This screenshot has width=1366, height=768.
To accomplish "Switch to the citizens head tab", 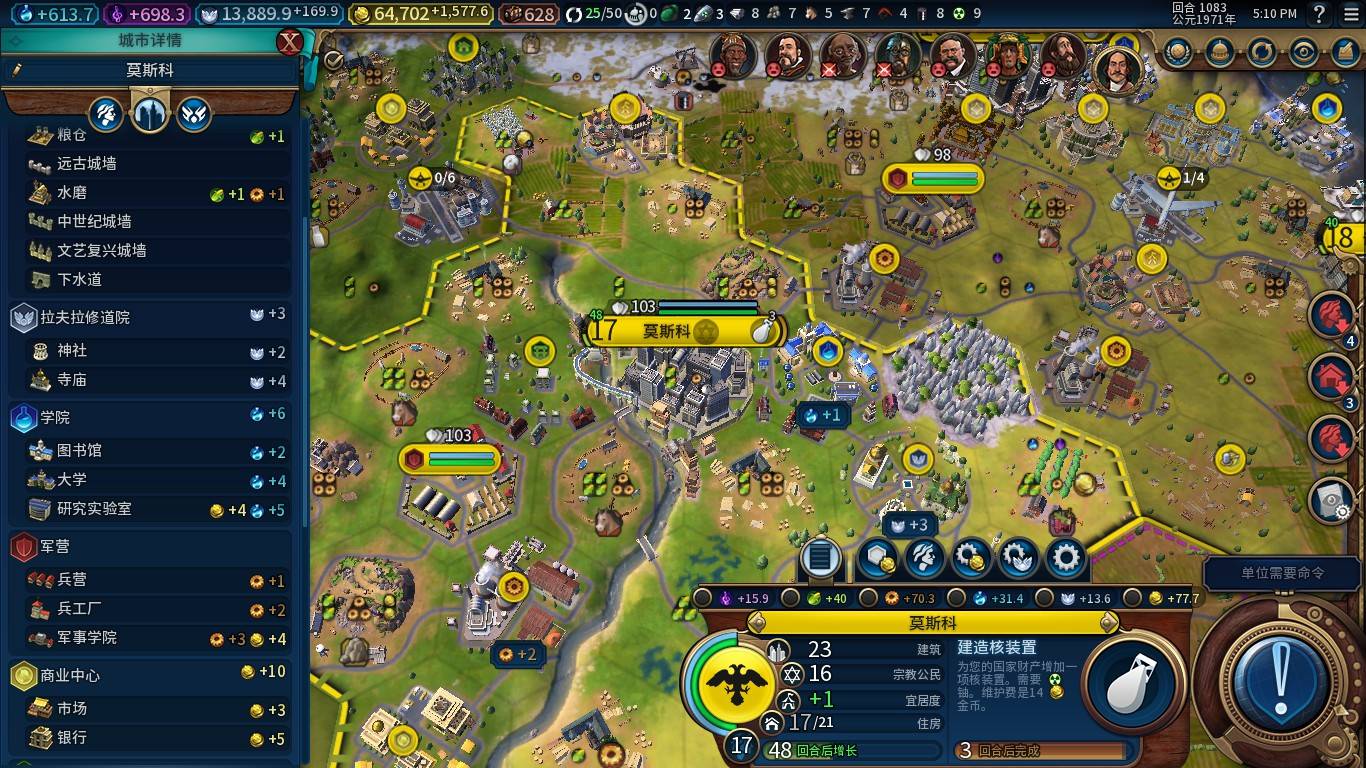I will coord(106,114).
